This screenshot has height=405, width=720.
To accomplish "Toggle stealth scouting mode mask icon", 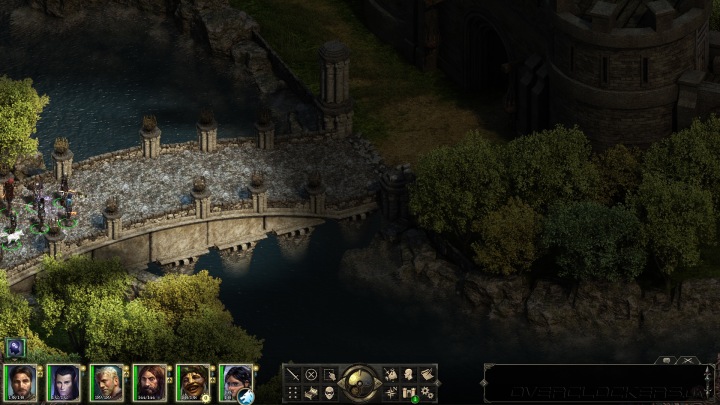I will coord(329,392).
